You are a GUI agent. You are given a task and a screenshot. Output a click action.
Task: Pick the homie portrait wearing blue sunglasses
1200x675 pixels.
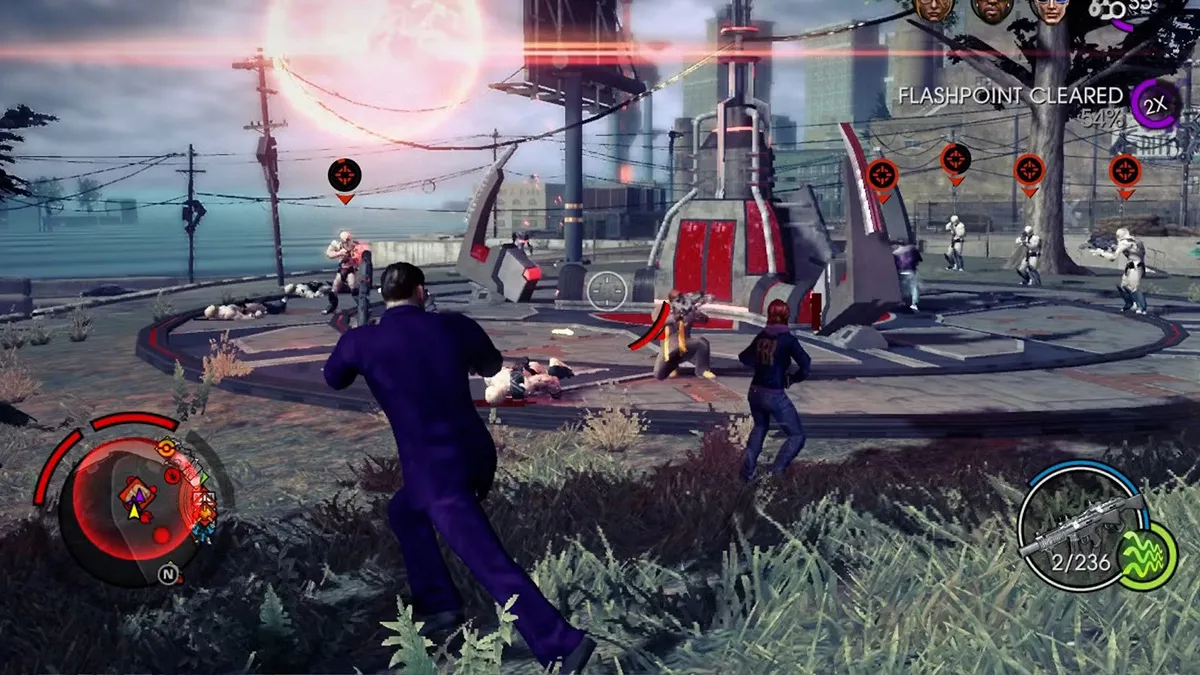point(1050,10)
